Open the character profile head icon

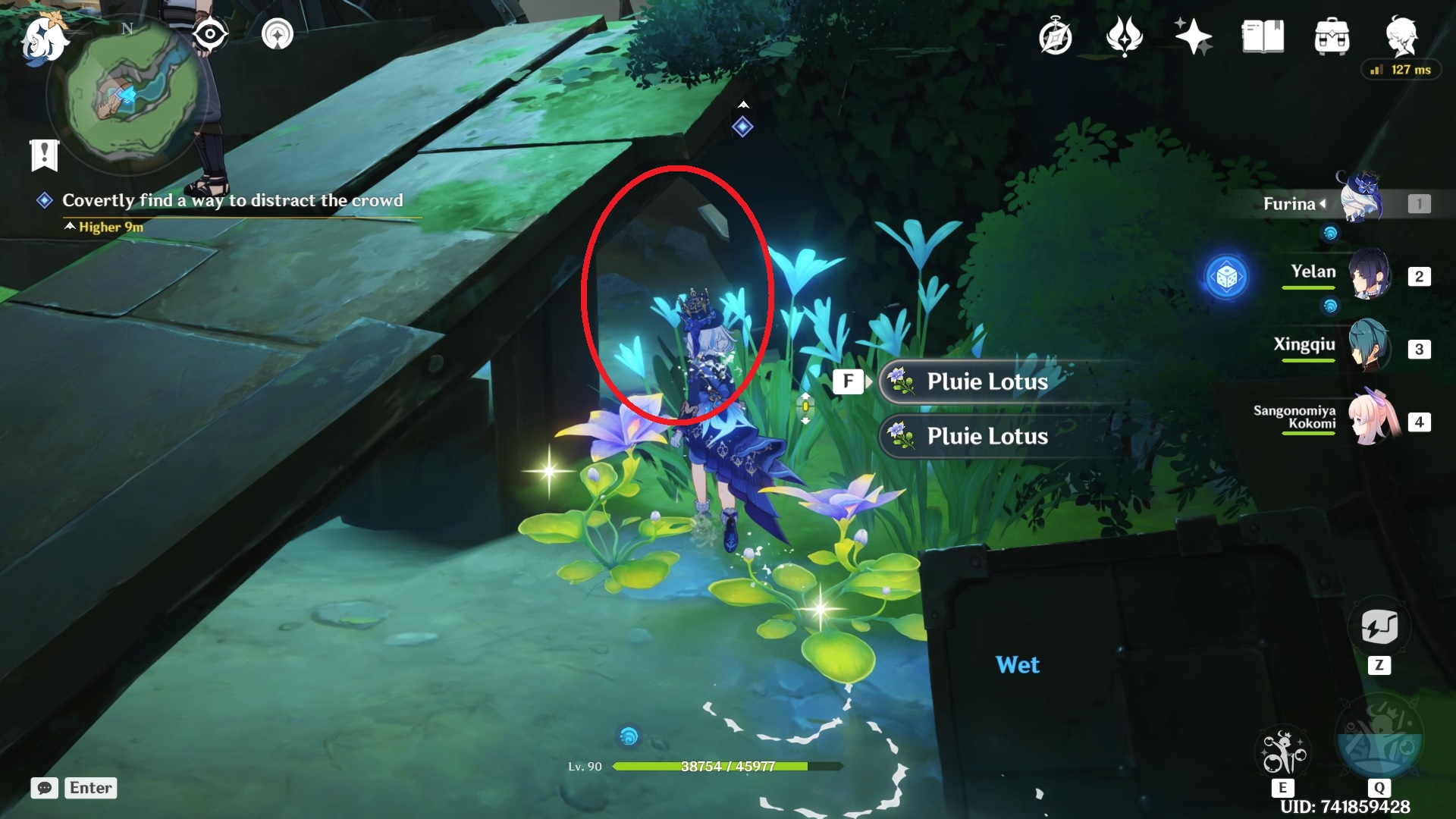[1401, 35]
